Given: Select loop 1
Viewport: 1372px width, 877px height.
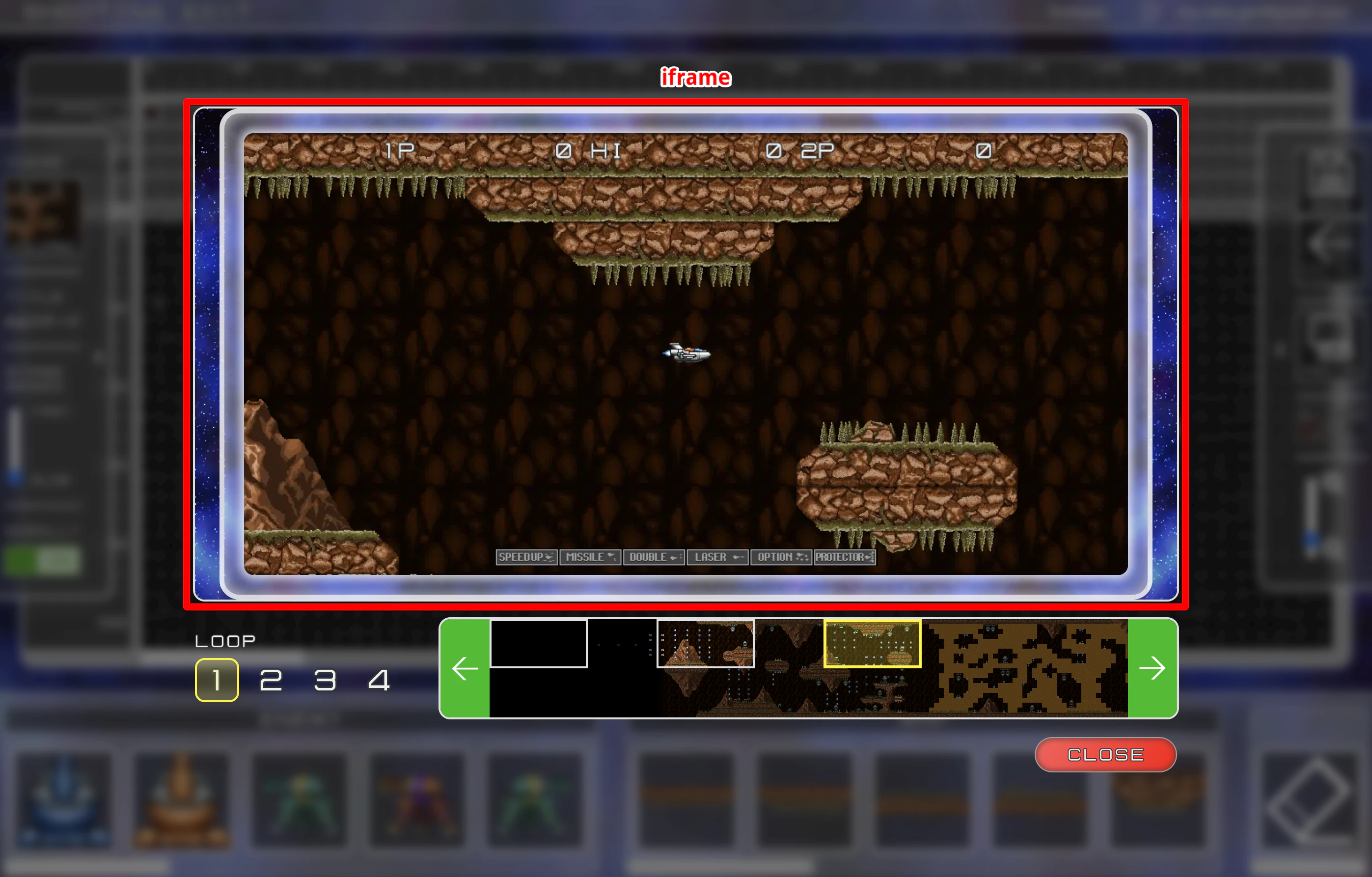Looking at the screenshot, I should (x=217, y=680).
